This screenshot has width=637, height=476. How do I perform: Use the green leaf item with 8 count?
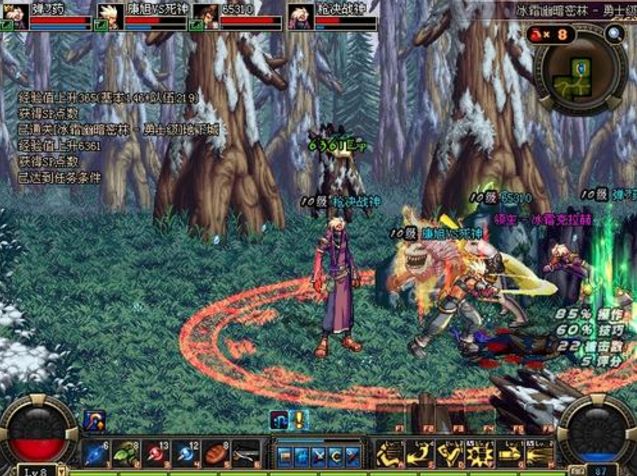(126, 453)
